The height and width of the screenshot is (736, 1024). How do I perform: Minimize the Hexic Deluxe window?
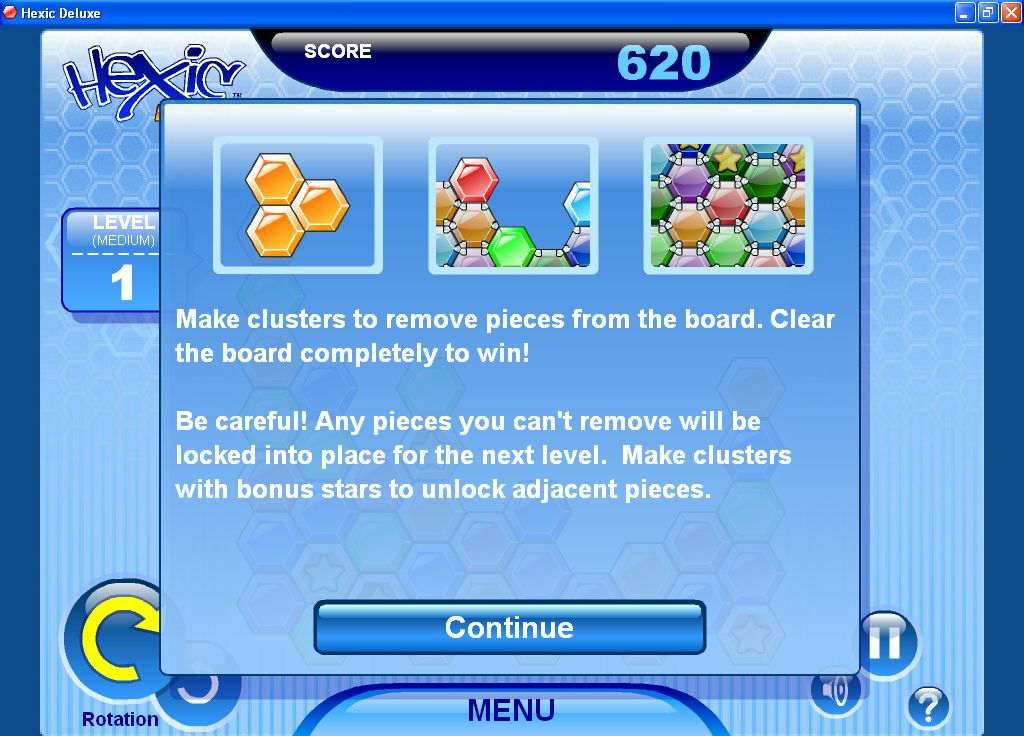coord(964,13)
